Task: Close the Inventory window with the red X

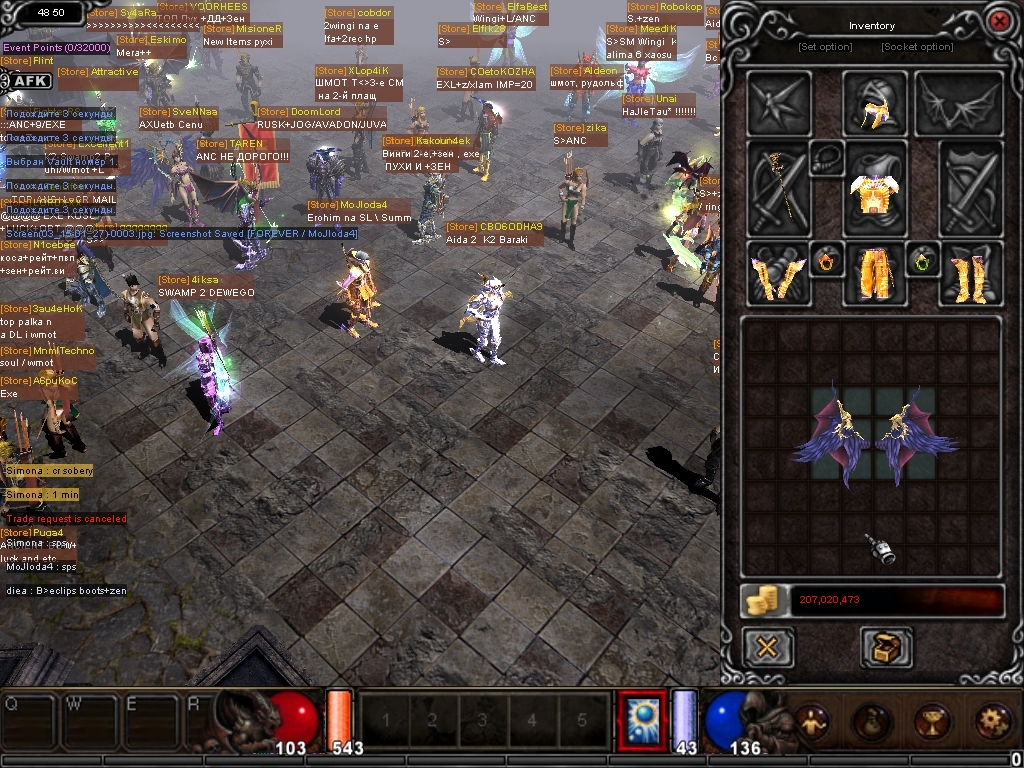Action: 998,21
